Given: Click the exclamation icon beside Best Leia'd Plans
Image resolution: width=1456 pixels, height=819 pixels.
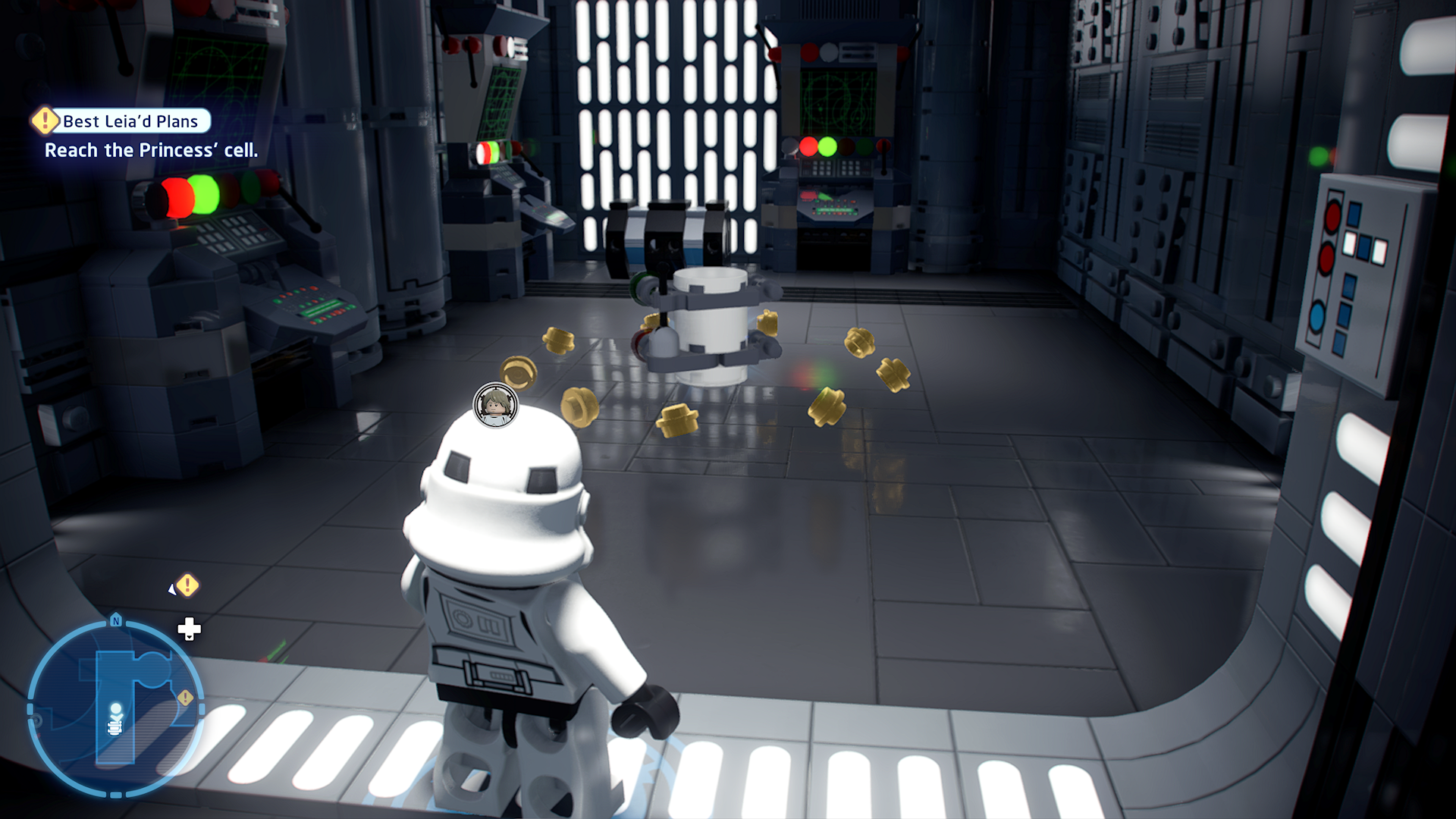Looking at the screenshot, I should (44, 121).
